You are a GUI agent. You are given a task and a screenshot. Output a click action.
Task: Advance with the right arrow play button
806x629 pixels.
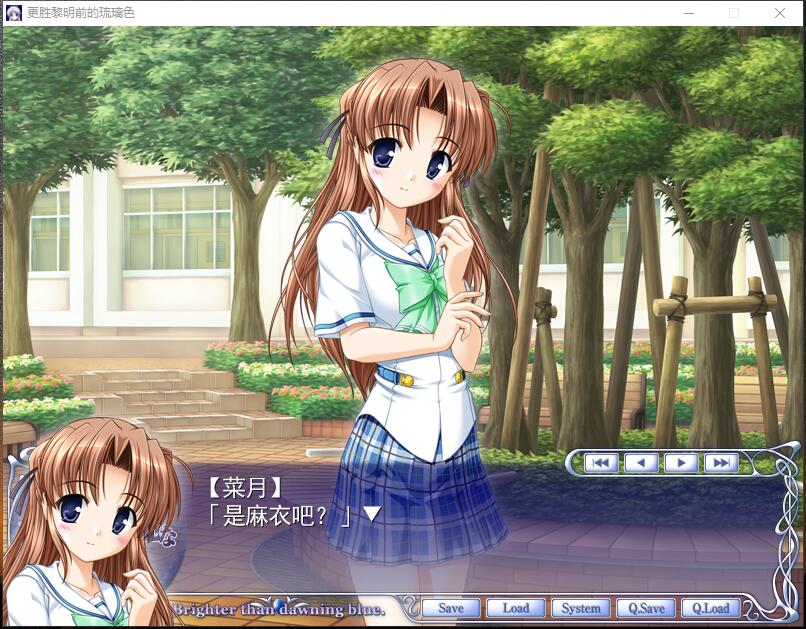pyautogui.click(x=680, y=462)
